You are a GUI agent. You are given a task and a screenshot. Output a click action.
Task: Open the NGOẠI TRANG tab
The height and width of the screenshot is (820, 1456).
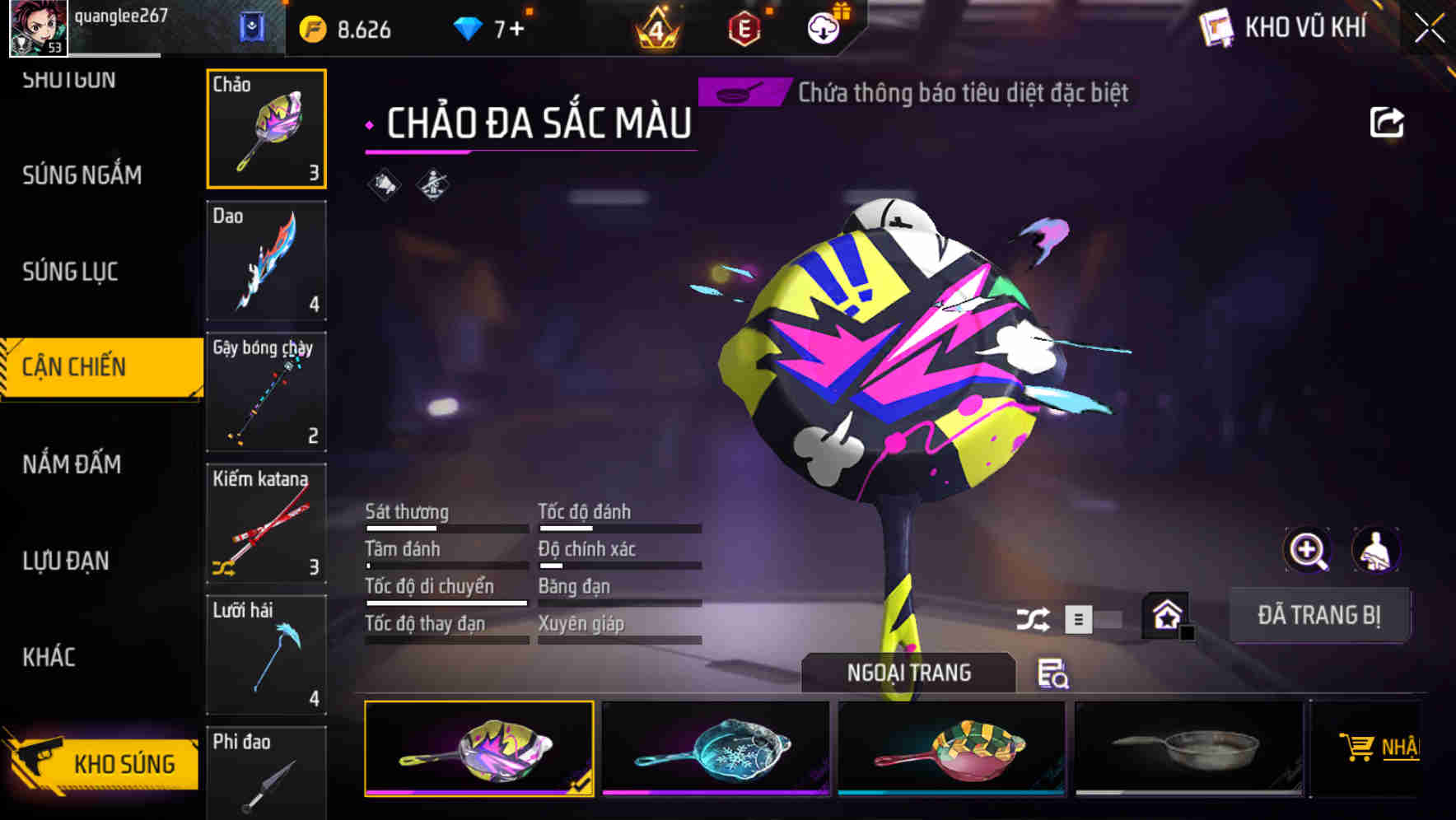(x=909, y=672)
